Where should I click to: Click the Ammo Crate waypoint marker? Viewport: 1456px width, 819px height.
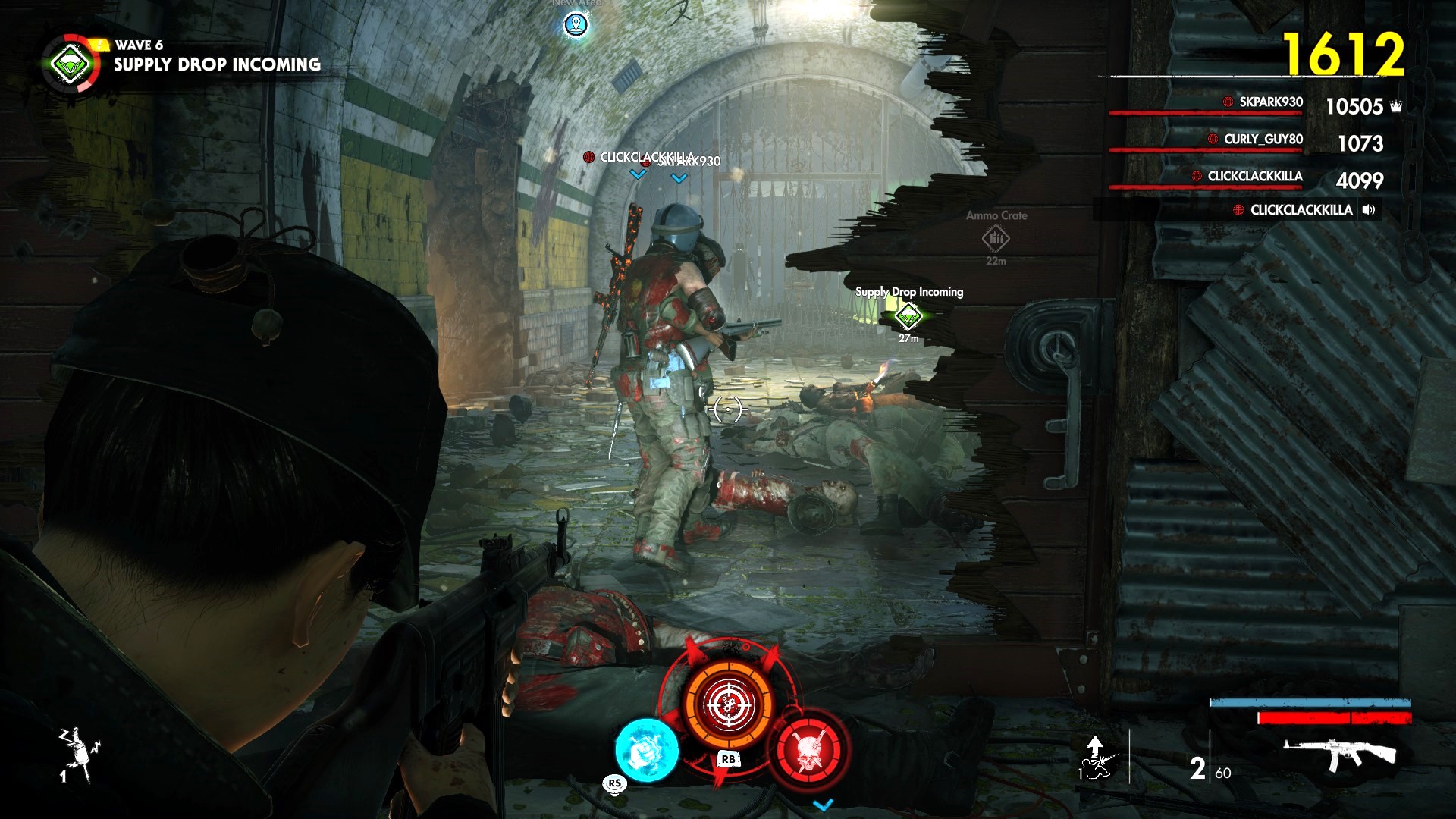996,238
